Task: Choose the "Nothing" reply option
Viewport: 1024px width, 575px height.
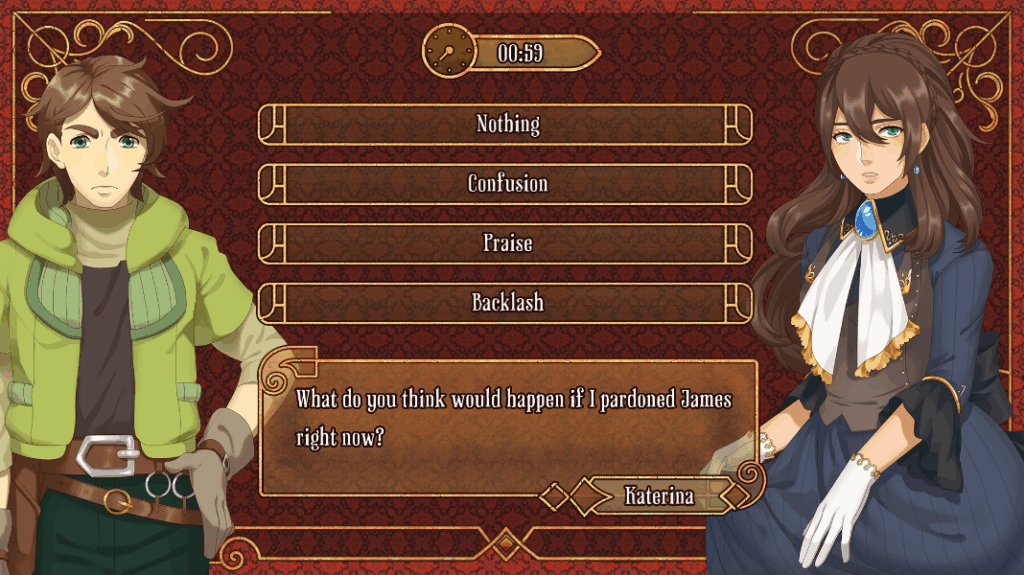Action: tap(507, 124)
